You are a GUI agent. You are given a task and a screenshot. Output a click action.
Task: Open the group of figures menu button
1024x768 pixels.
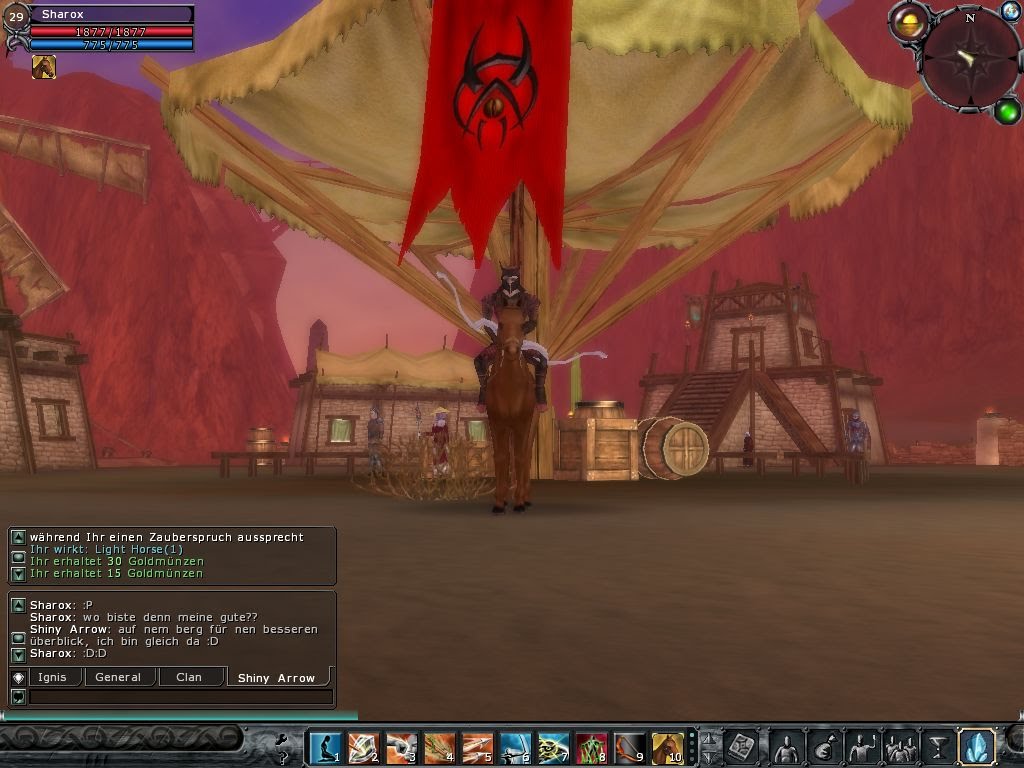click(901, 747)
